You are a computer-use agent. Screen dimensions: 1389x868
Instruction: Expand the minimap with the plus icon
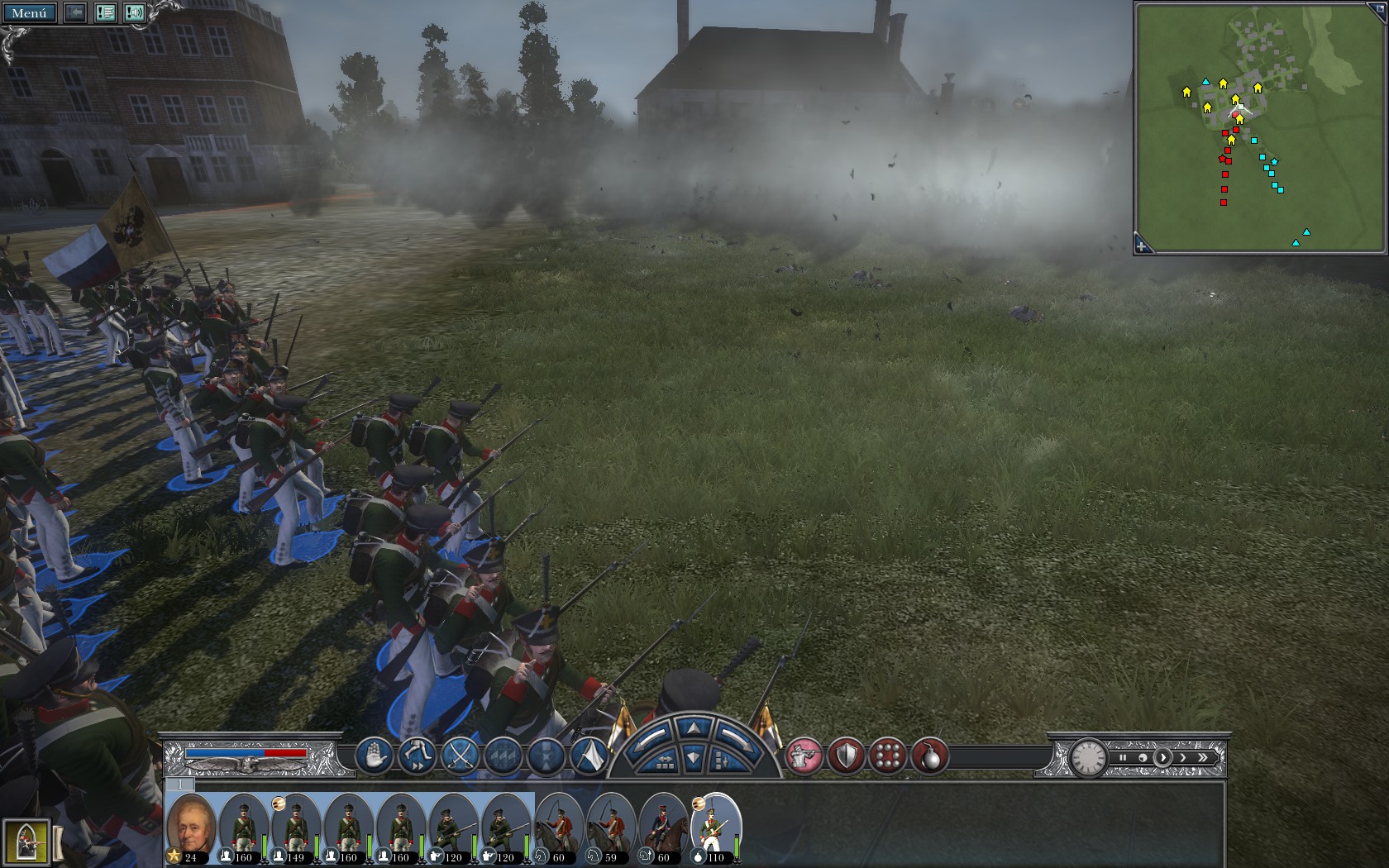pyautogui.click(x=1142, y=245)
